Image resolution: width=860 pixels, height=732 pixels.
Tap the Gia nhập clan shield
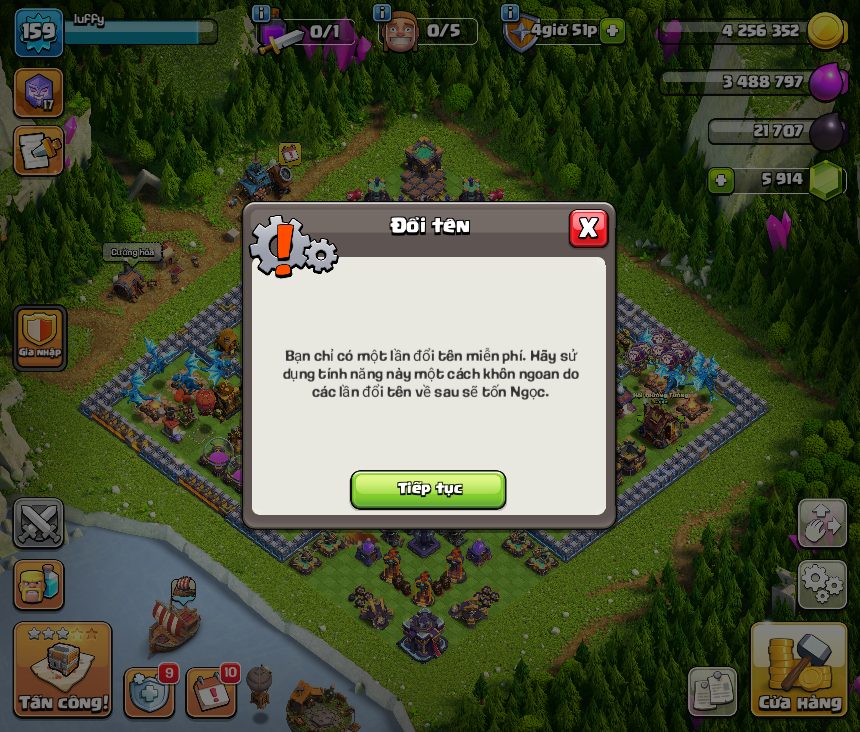40,338
